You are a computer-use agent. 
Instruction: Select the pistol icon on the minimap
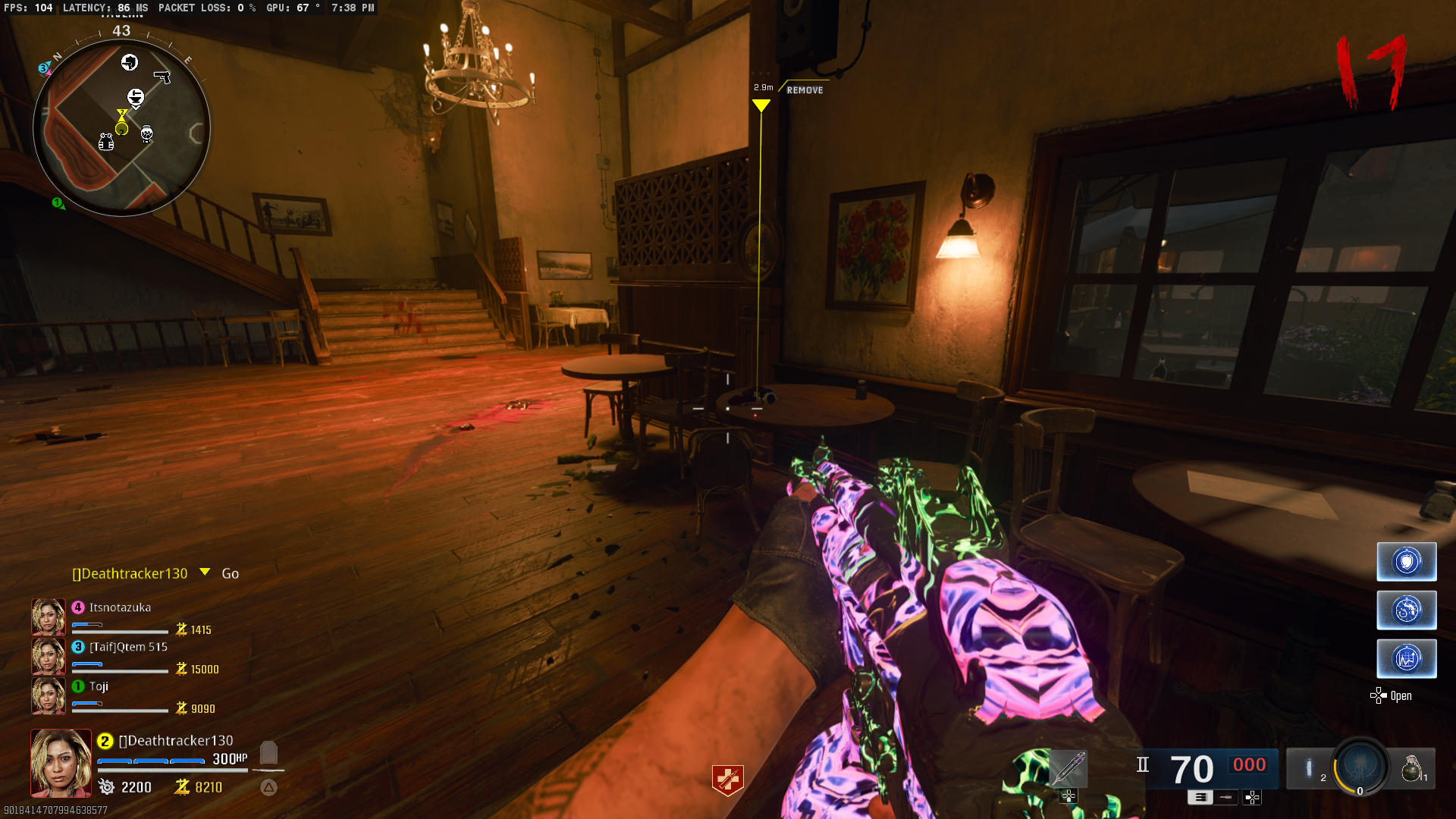tap(162, 77)
